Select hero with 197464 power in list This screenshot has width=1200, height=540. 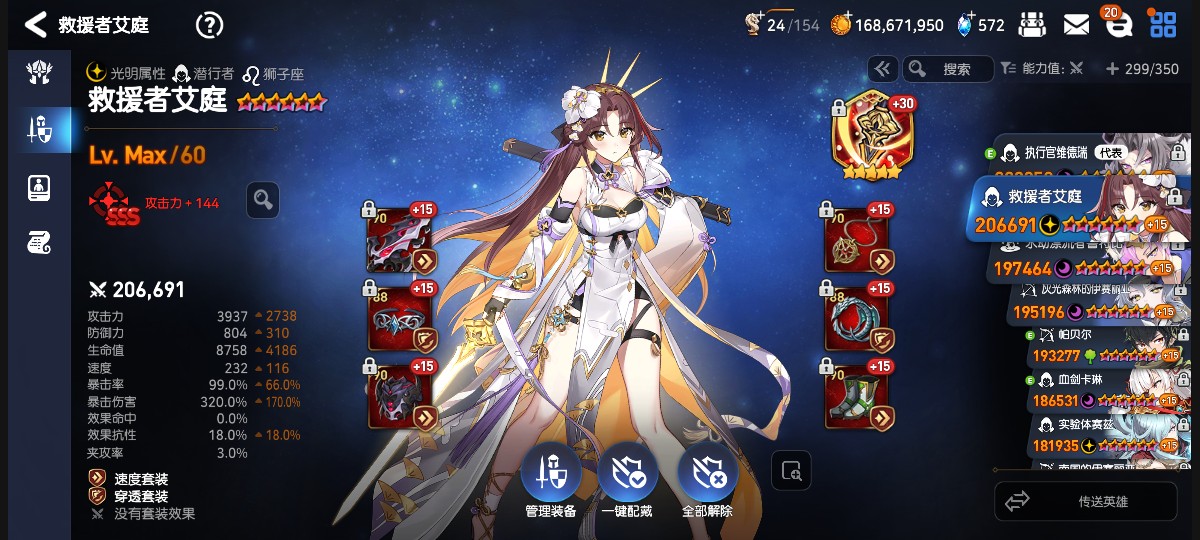click(x=1080, y=264)
